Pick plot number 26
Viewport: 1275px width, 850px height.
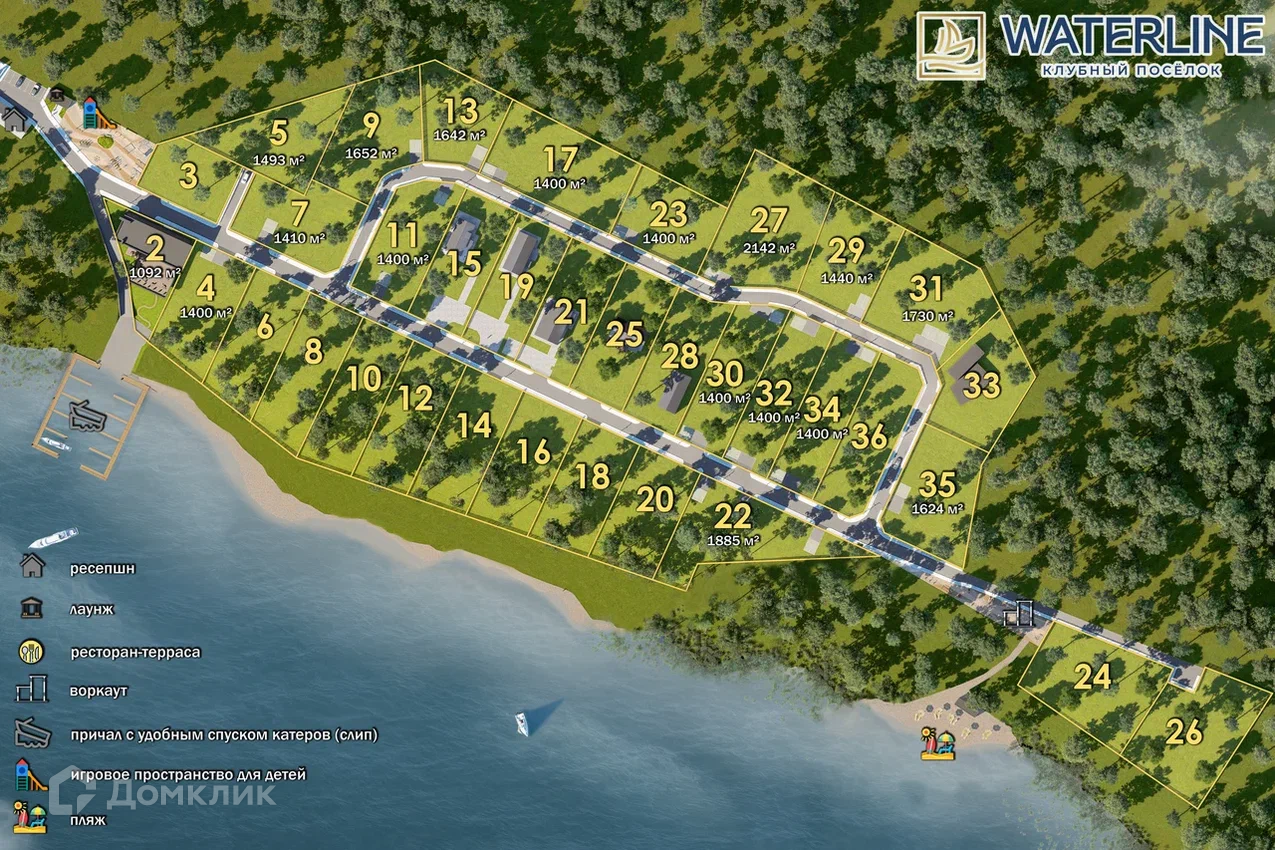(1184, 733)
